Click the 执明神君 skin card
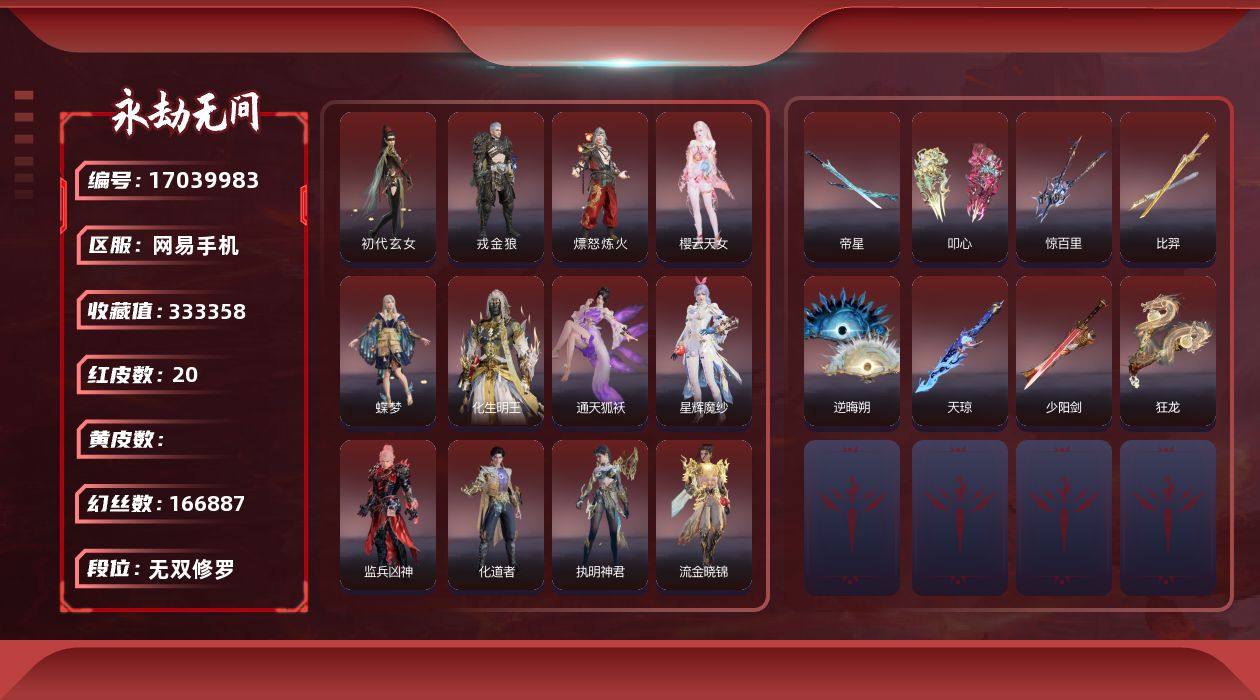Image resolution: width=1260 pixels, height=700 pixels. (x=600, y=515)
